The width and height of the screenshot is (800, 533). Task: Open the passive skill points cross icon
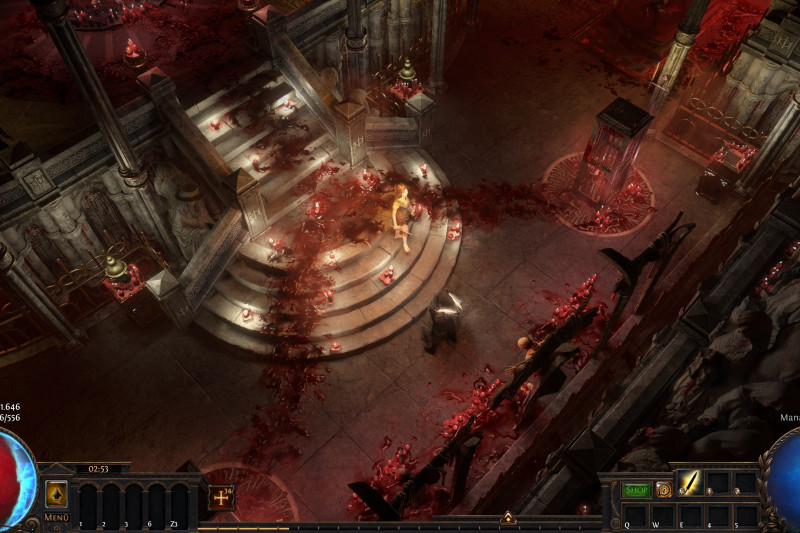coord(221,497)
